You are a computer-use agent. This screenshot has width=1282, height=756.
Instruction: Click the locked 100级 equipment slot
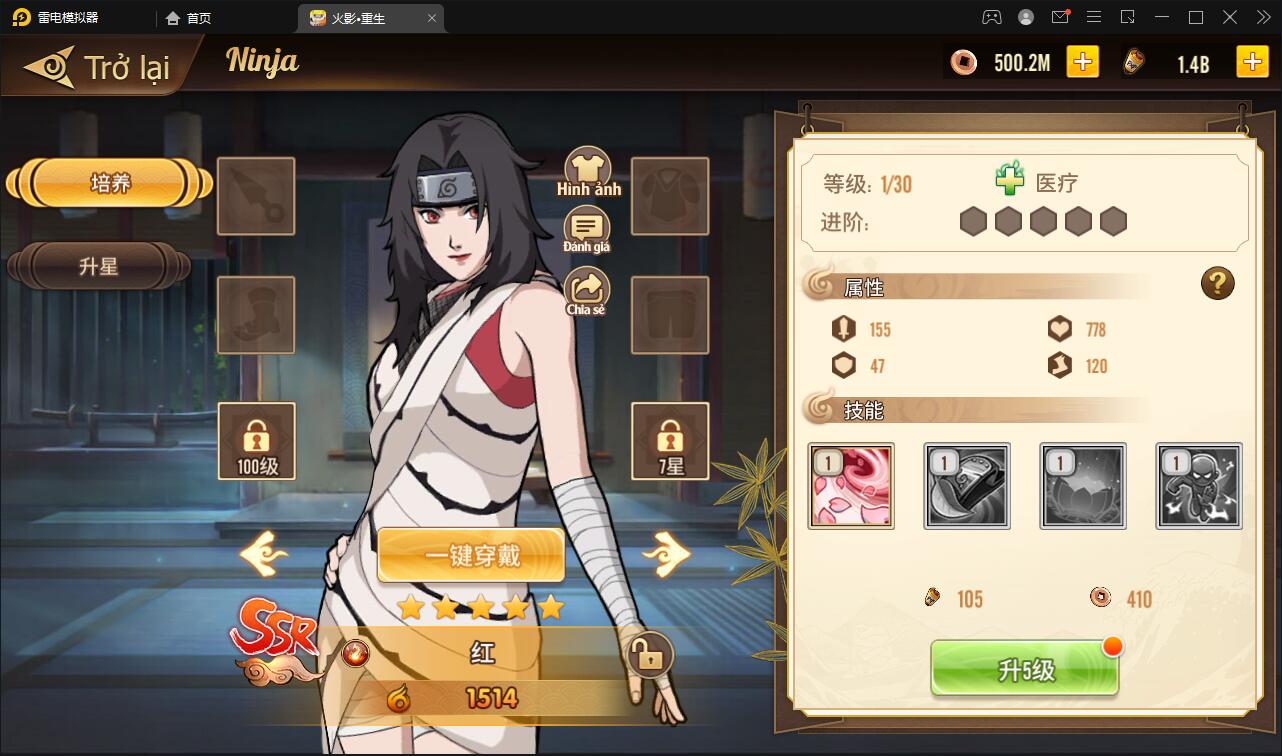coord(256,441)
